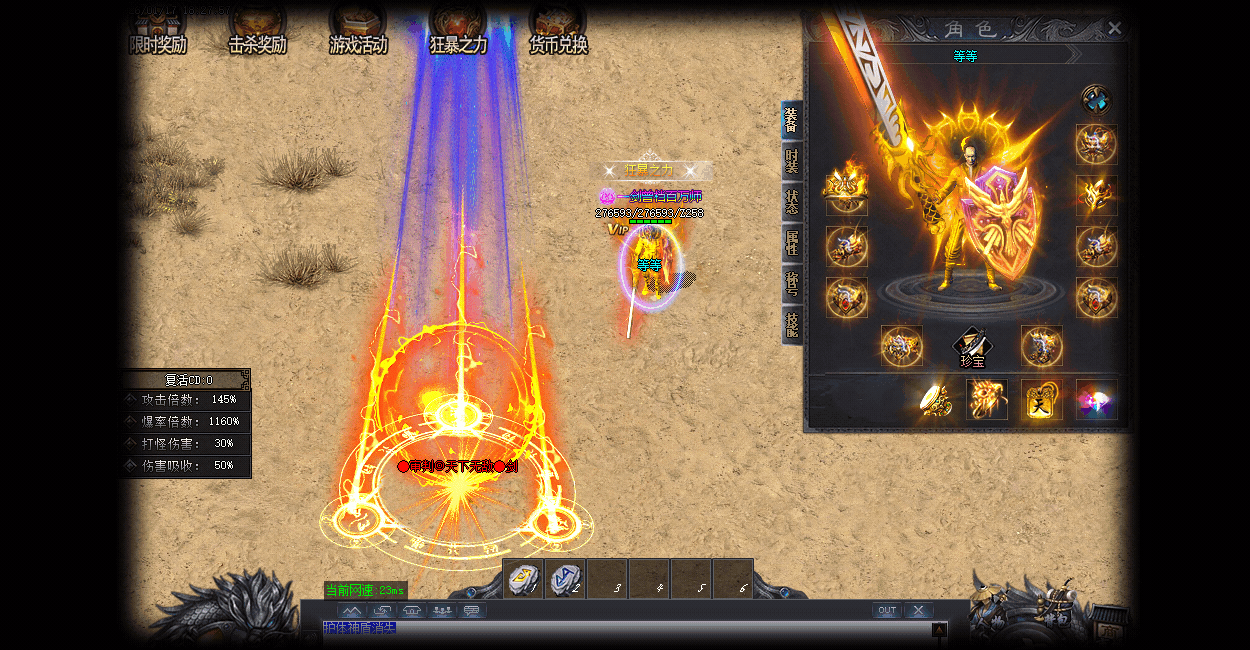
Task: Switch to the 状态 status tab
Action: tap(792, 202)
